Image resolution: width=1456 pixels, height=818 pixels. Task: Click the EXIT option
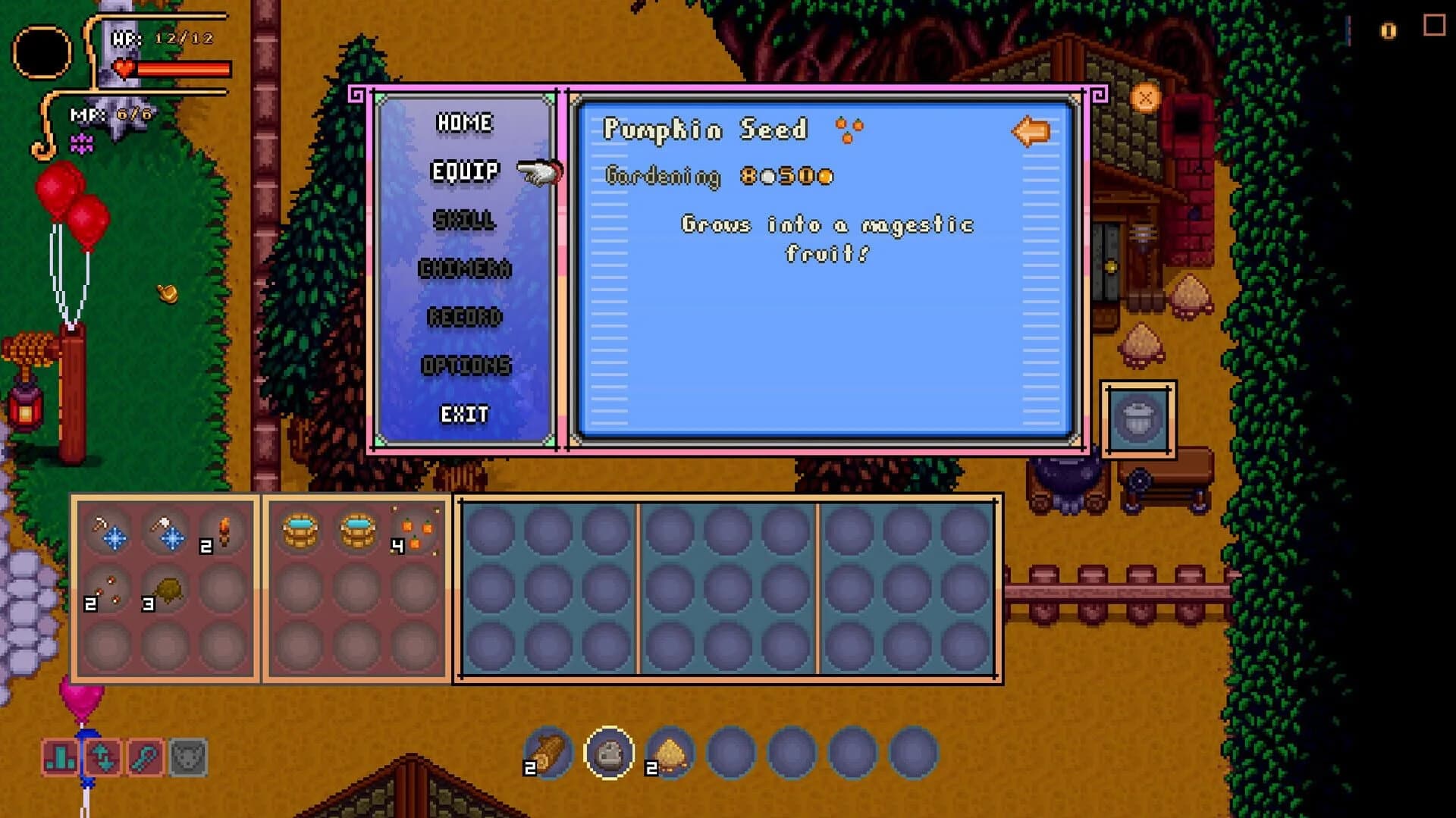click(x=465, y=414)
